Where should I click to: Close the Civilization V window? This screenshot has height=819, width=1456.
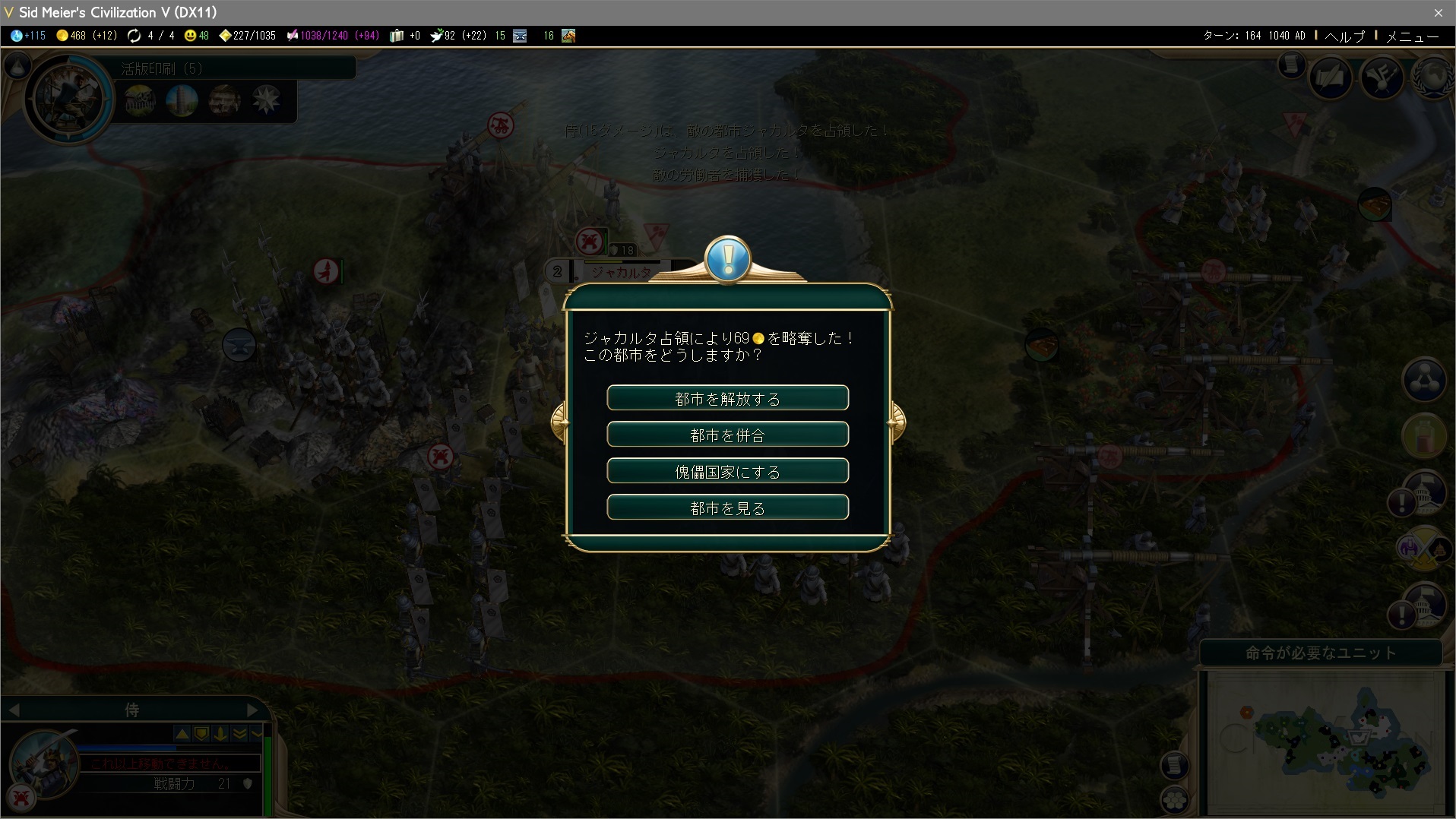(1438, 12)
